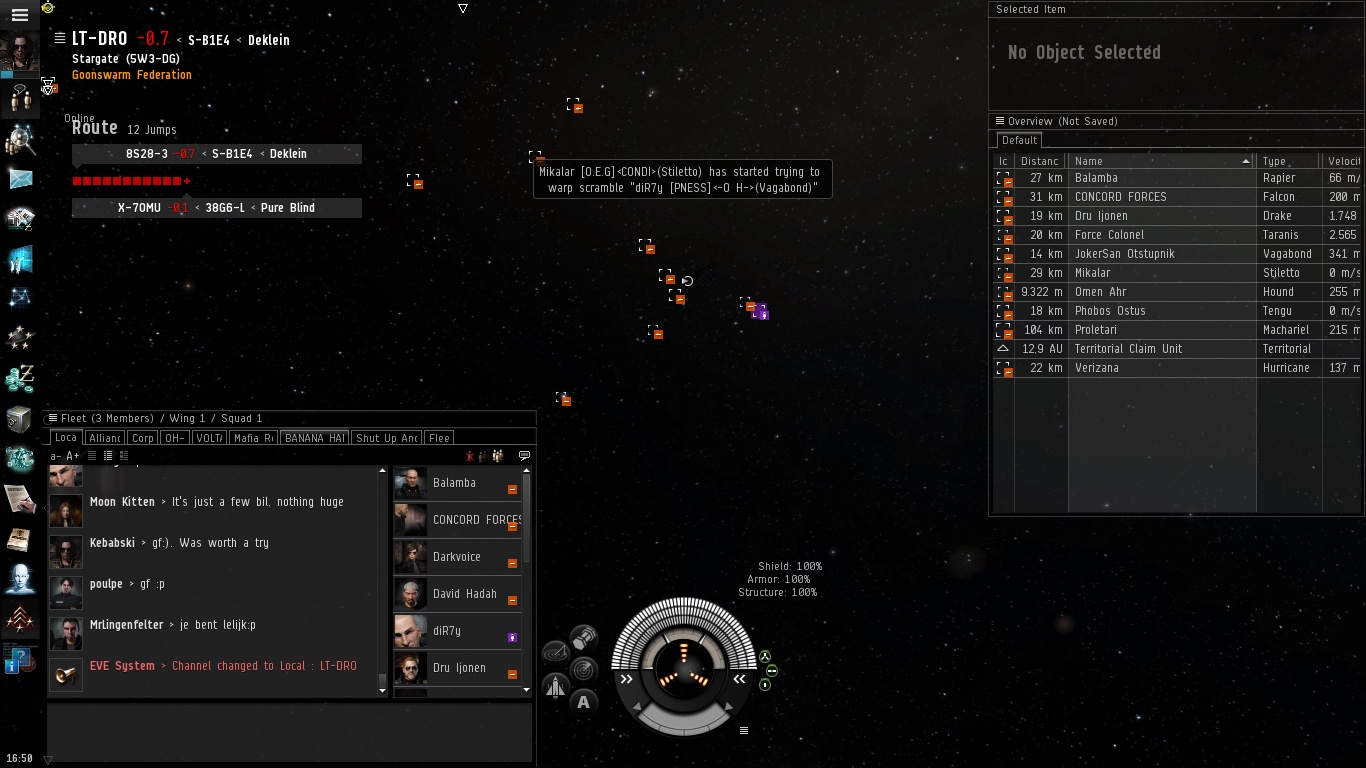Toggle the autopilot A button
Image resolution: width=1366 pixels, height=768 pixels.
583,702
